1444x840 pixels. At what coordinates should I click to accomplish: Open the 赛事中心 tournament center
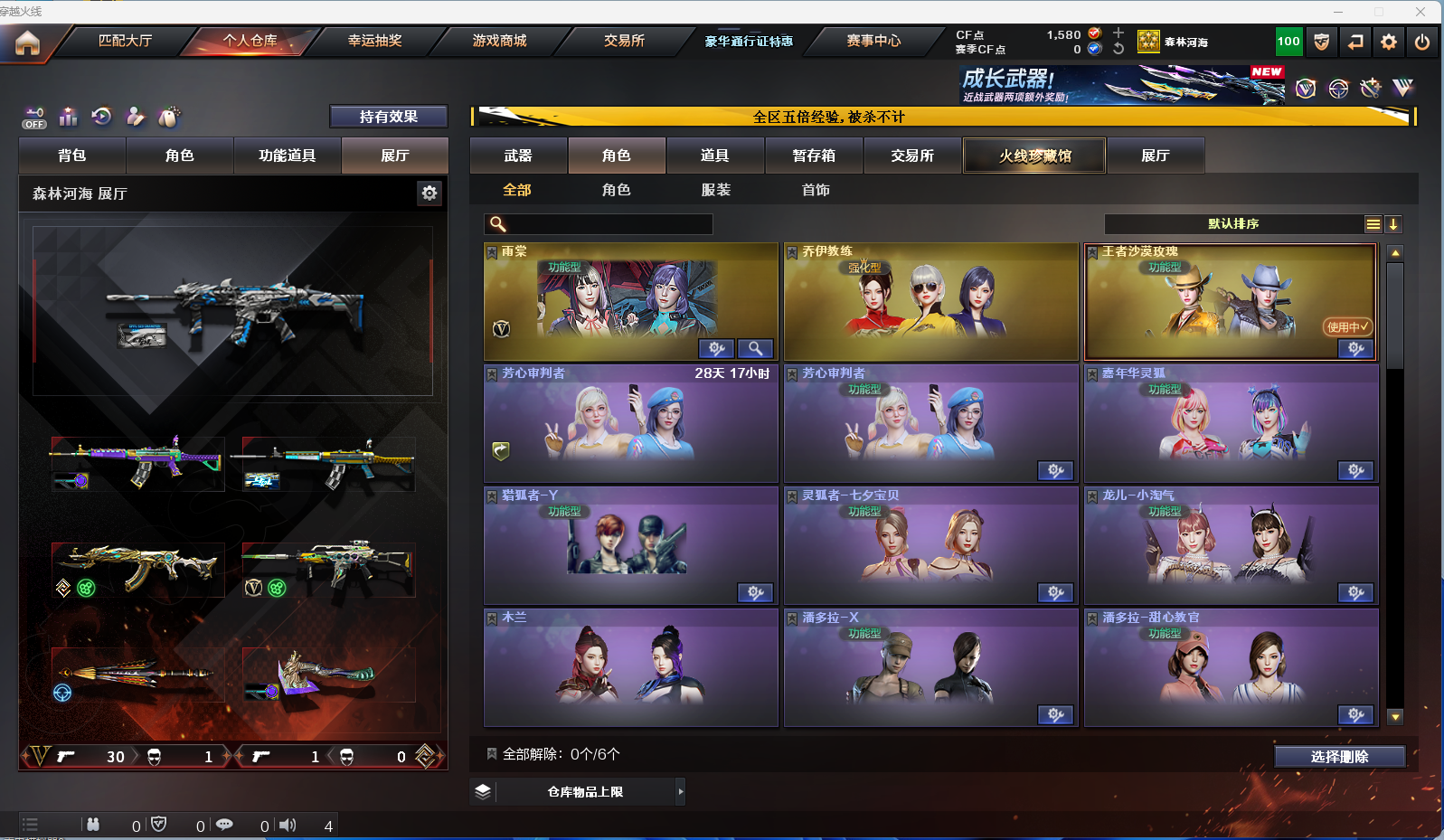(x=873, y=41)
